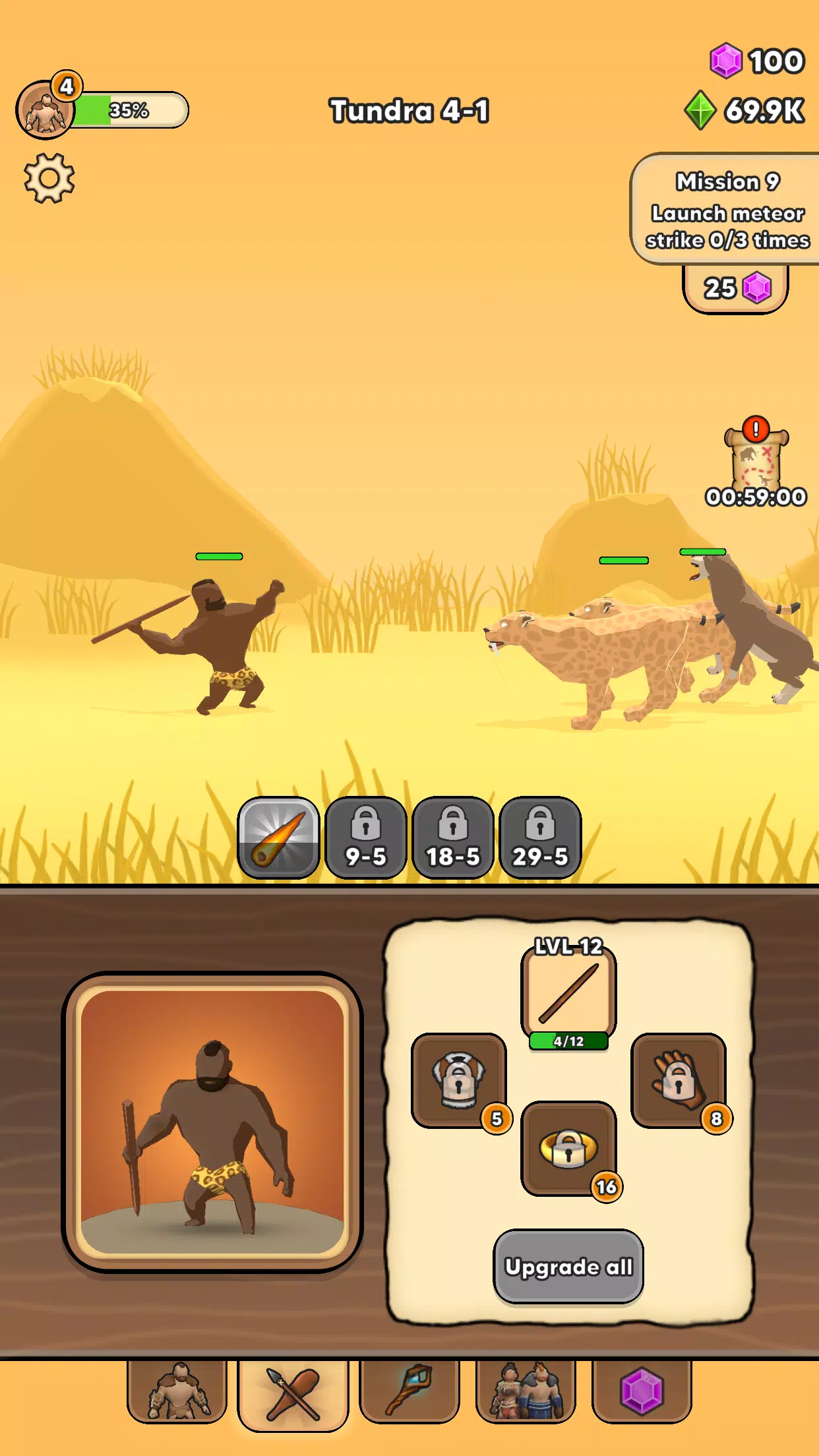Viewport: 819px width, 1456px height.
Task: Select the locked 29-5 ability slot
Action: point(540,837)
